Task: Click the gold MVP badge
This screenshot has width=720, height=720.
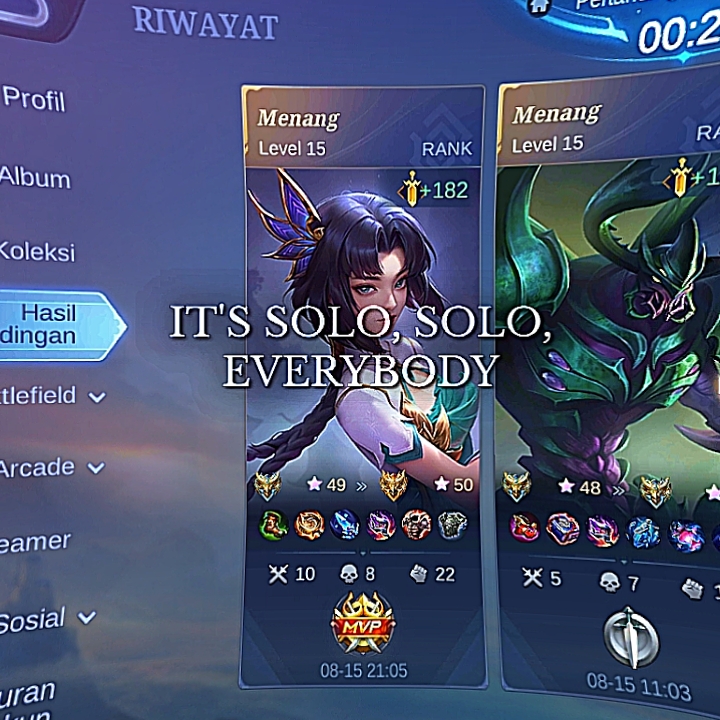Action: pos(362,622)
